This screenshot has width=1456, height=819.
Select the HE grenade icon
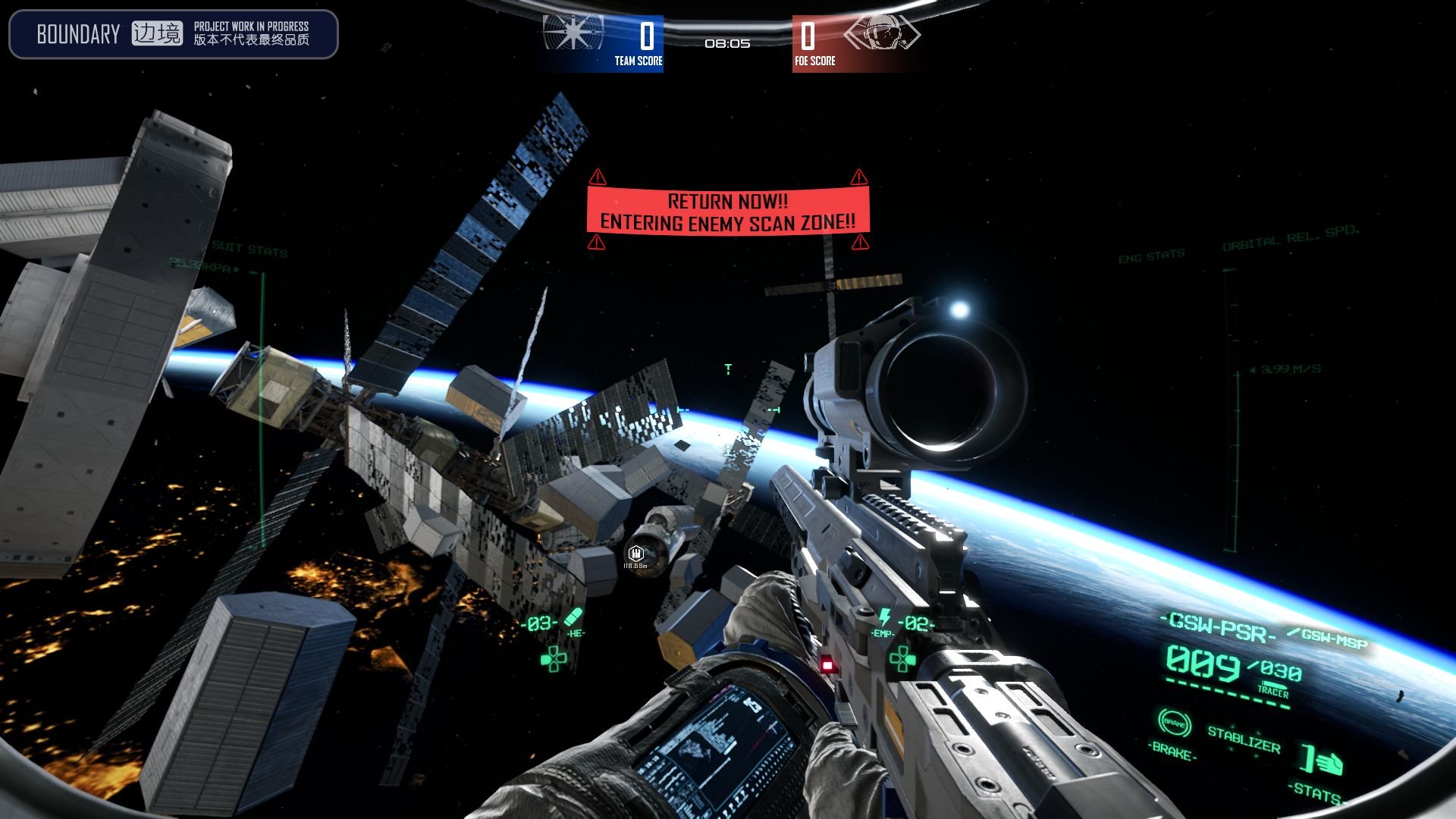[x=574, y=617]
